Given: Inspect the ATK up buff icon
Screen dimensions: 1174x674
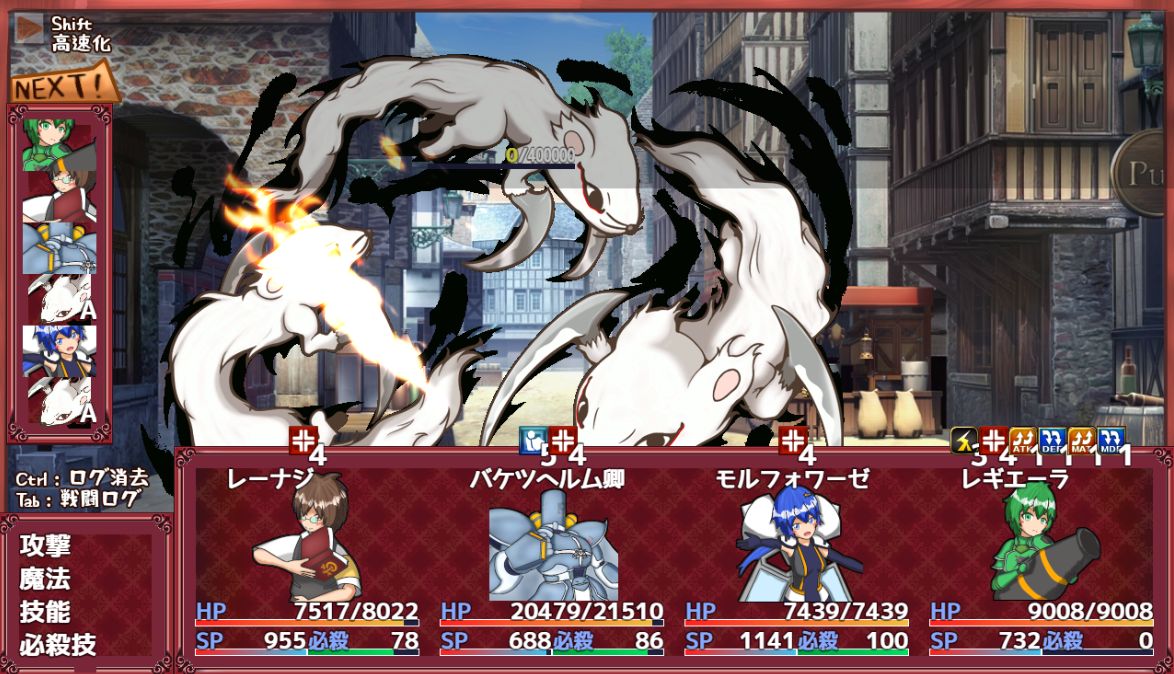Looking at the screenshot, I should pyautogui.click(x=1022, y=440).
